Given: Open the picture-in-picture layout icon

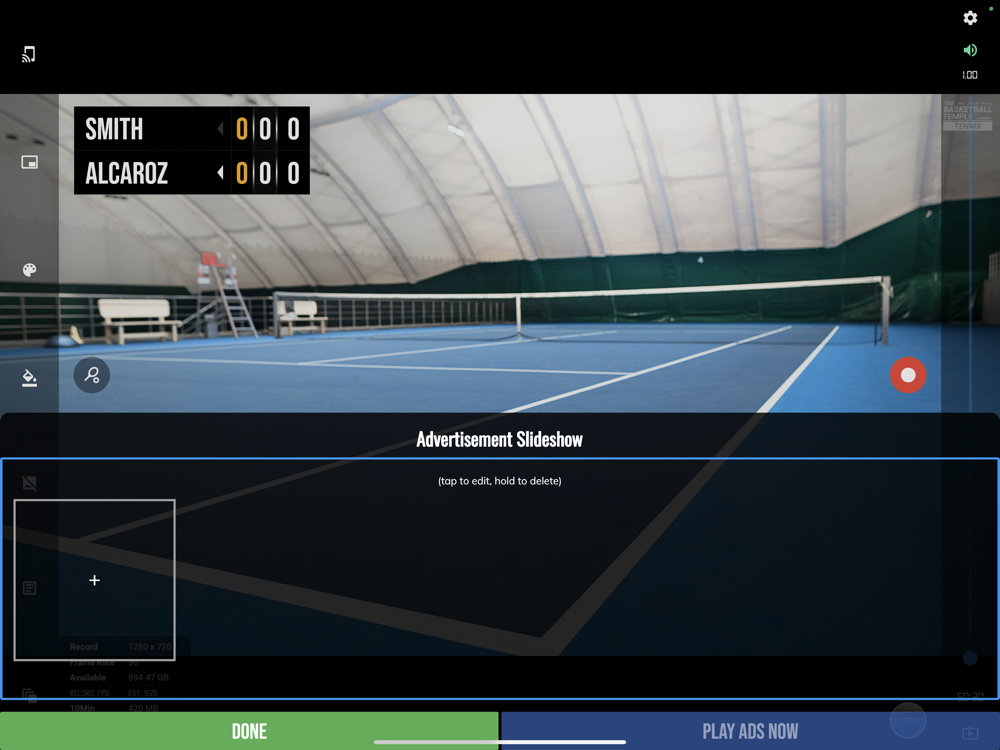Looking at the screenshot, I should [30, 162].
